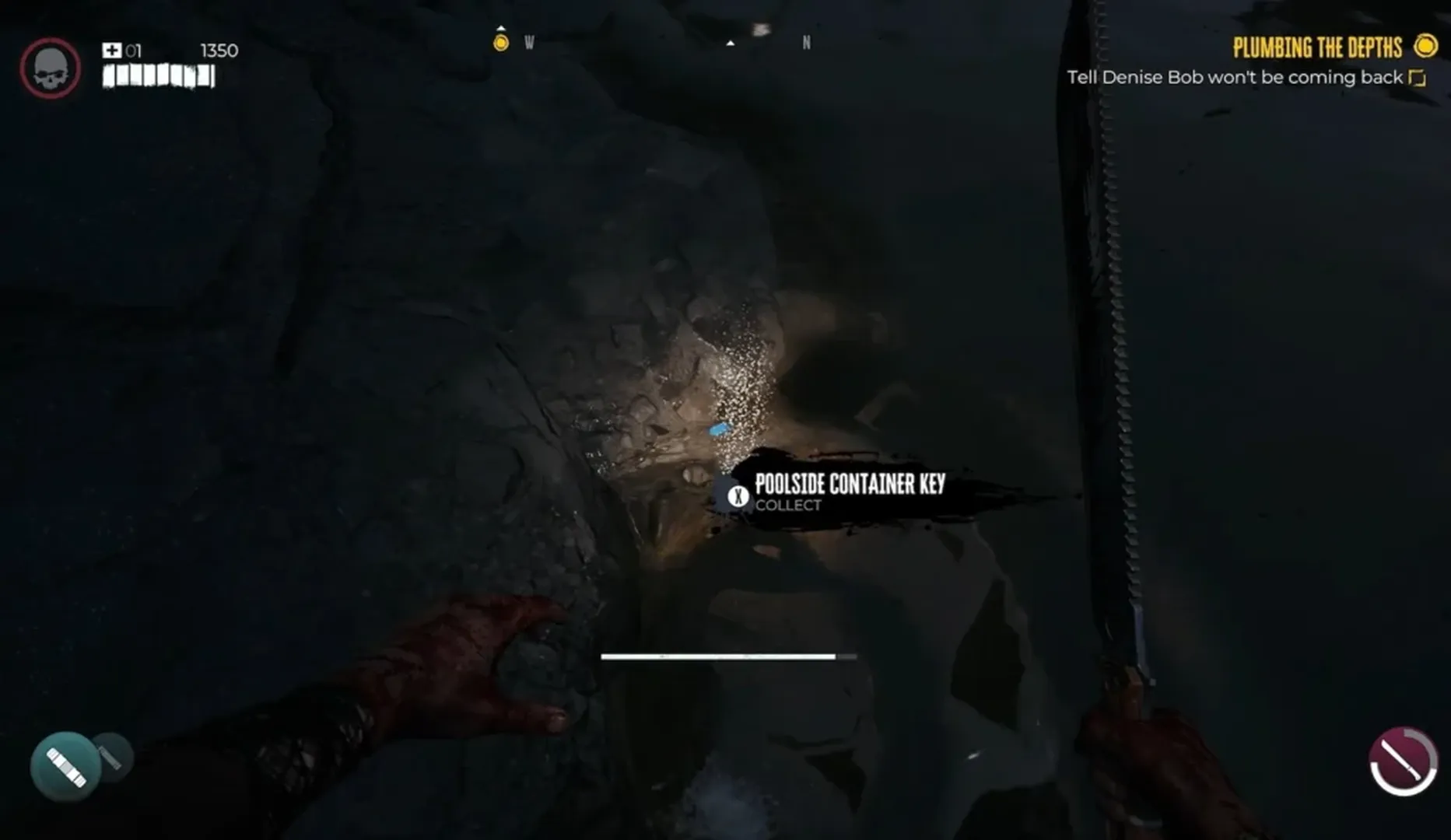Click the medkit icon beside the health bar
1451x840 pixels.
tap(111, 49)
